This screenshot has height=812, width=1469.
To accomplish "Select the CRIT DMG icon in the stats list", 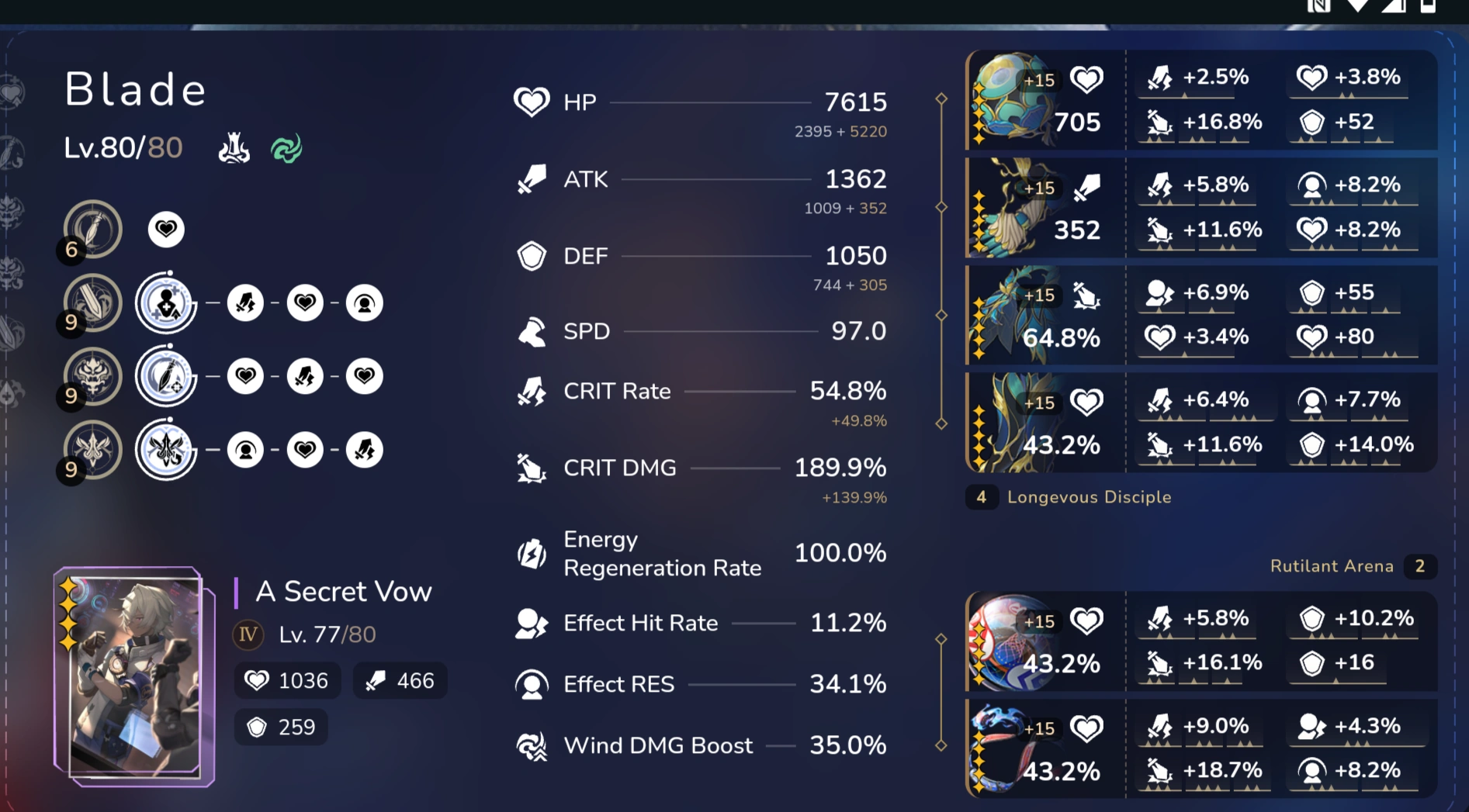I will click(x=532, y=467).
